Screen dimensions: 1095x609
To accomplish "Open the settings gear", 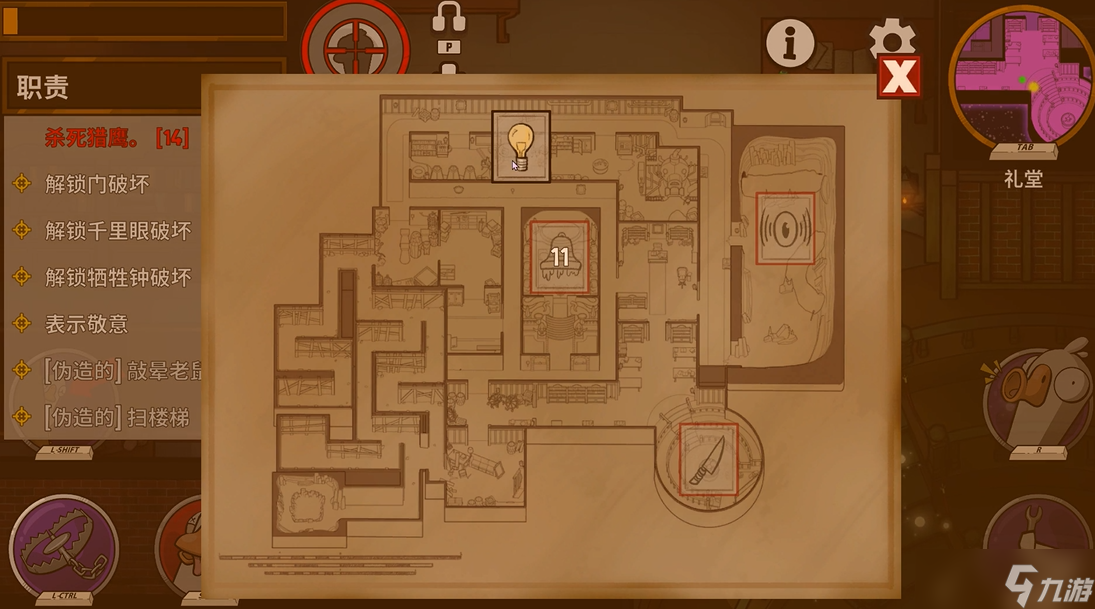I will pos(891,38).
